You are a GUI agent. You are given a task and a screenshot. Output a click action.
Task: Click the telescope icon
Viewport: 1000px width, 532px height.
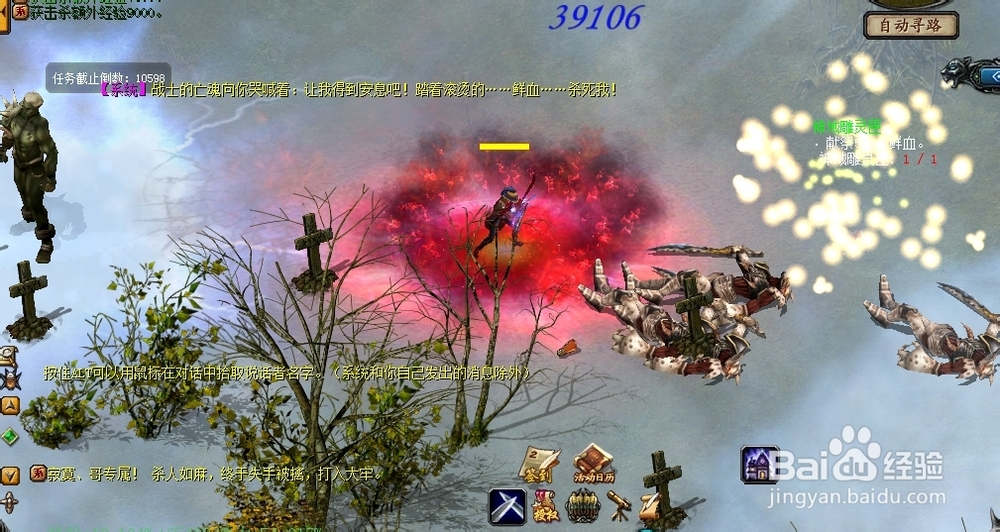click(619, 506)
